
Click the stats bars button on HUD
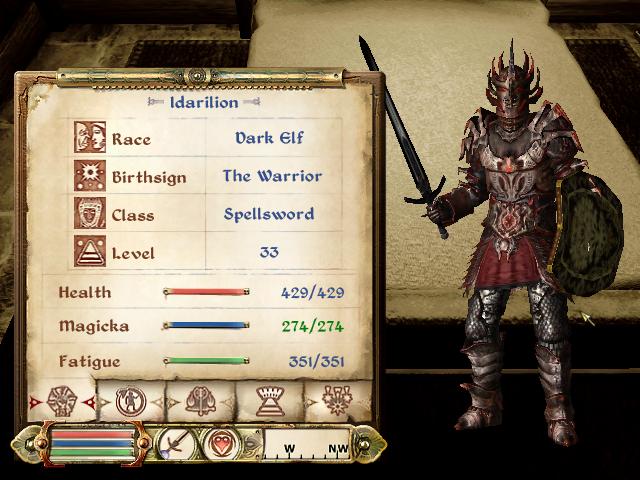[92, 442]
